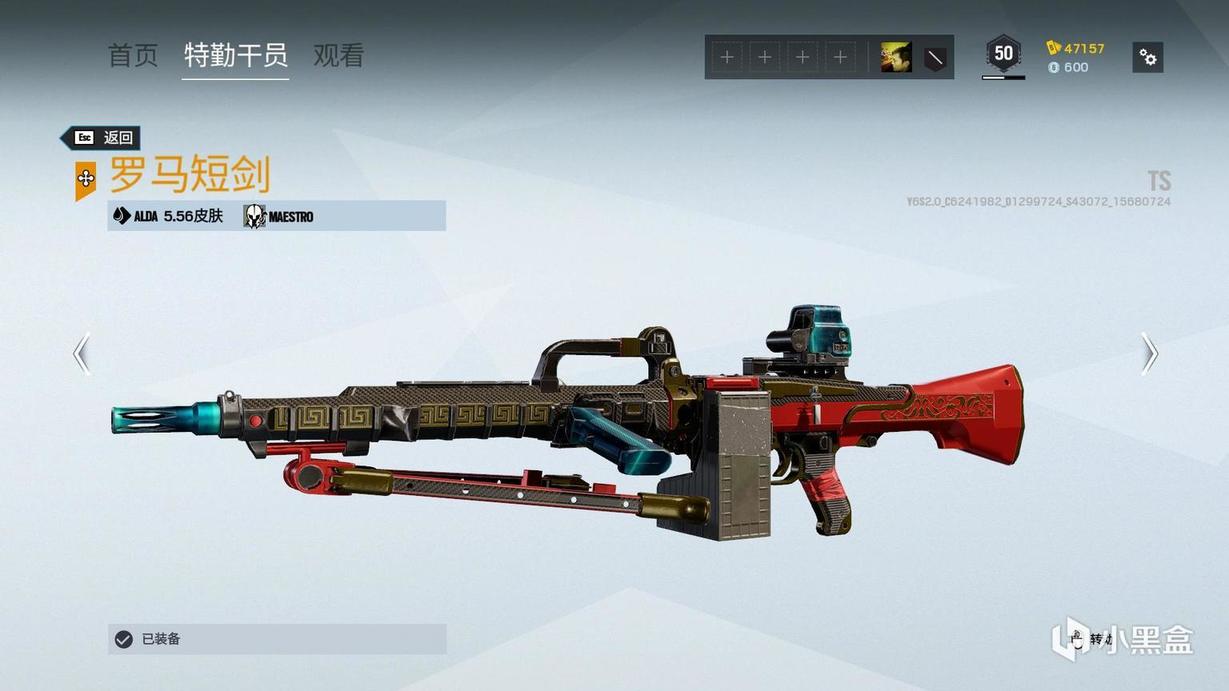Open the level 50 player badge

click(x=1003, y=54)
